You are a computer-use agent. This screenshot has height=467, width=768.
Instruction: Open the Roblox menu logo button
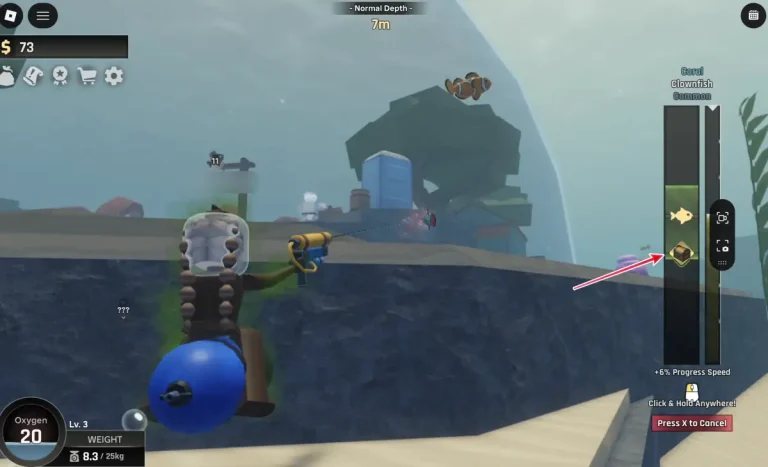[x=12, y=15]
